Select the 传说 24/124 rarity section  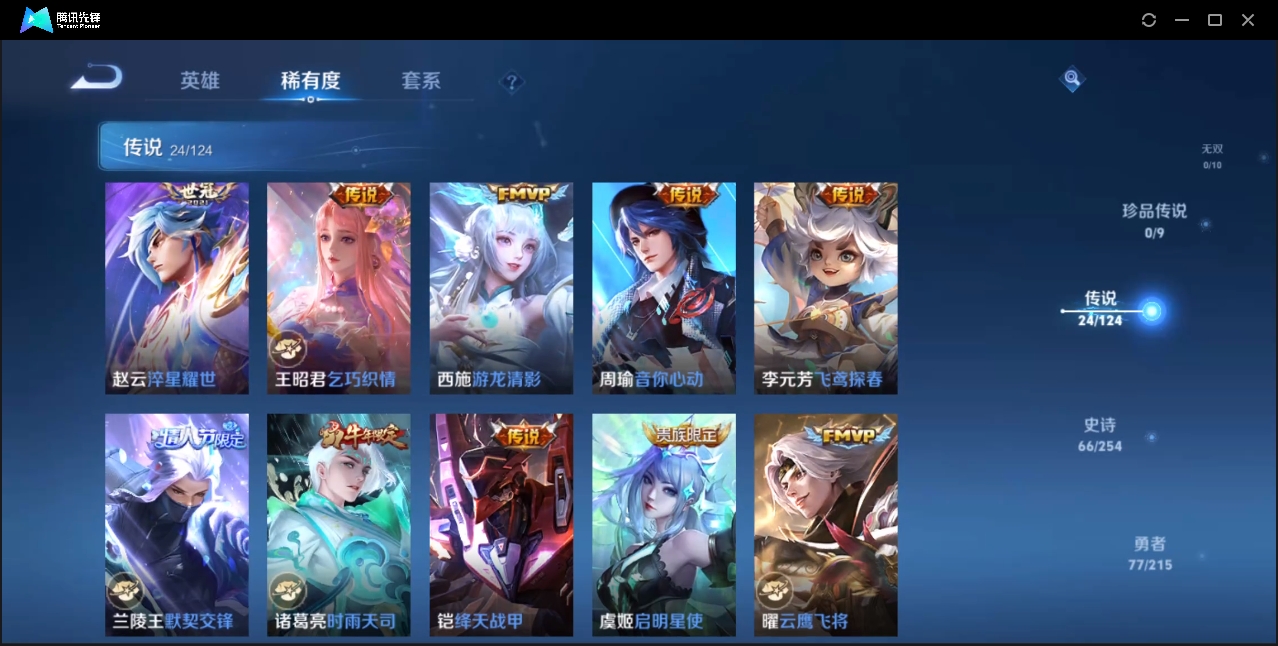click(1101, 307)
